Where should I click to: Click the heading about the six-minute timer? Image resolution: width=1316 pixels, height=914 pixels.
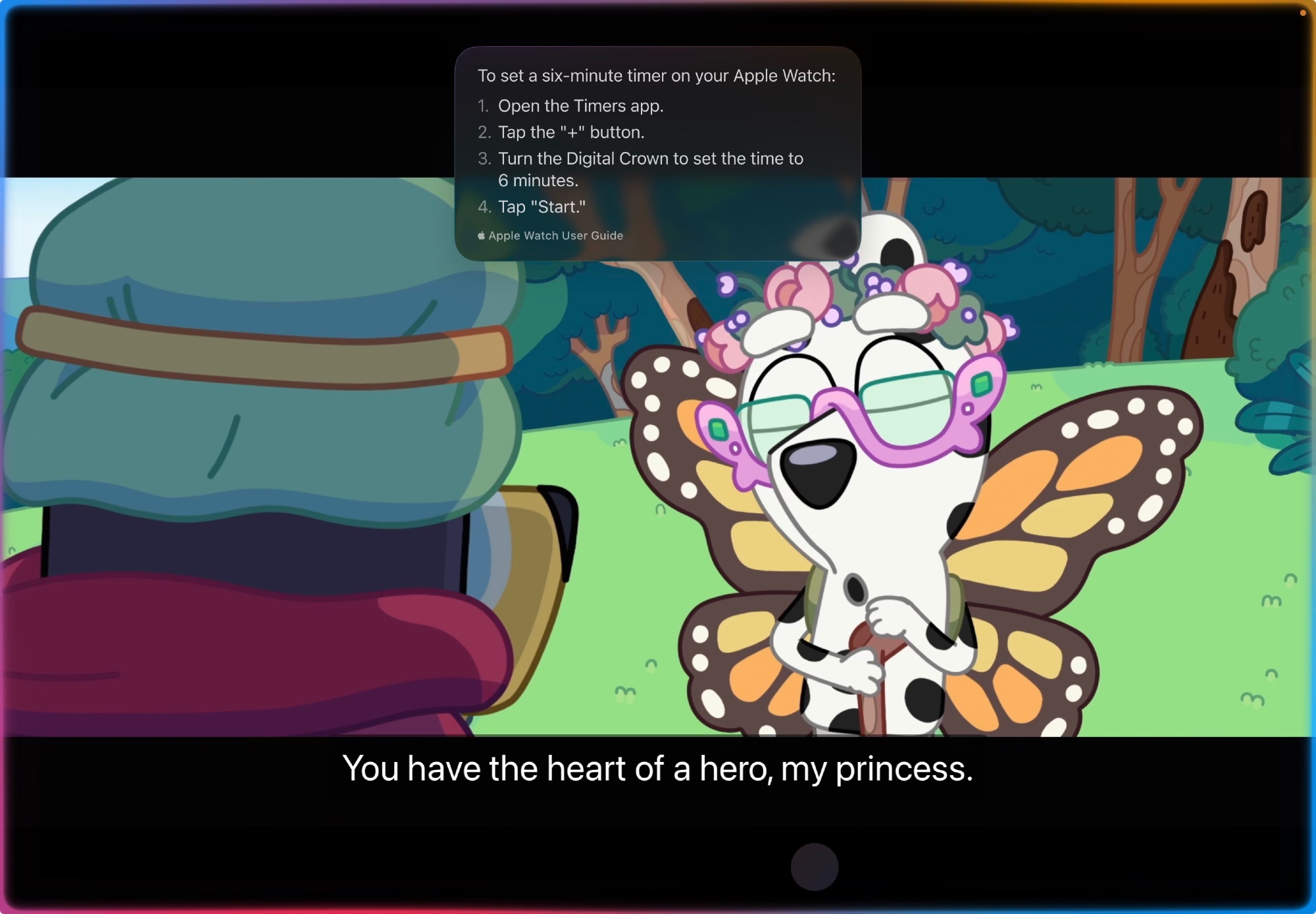pyautogui.click(x=656, y=76)
